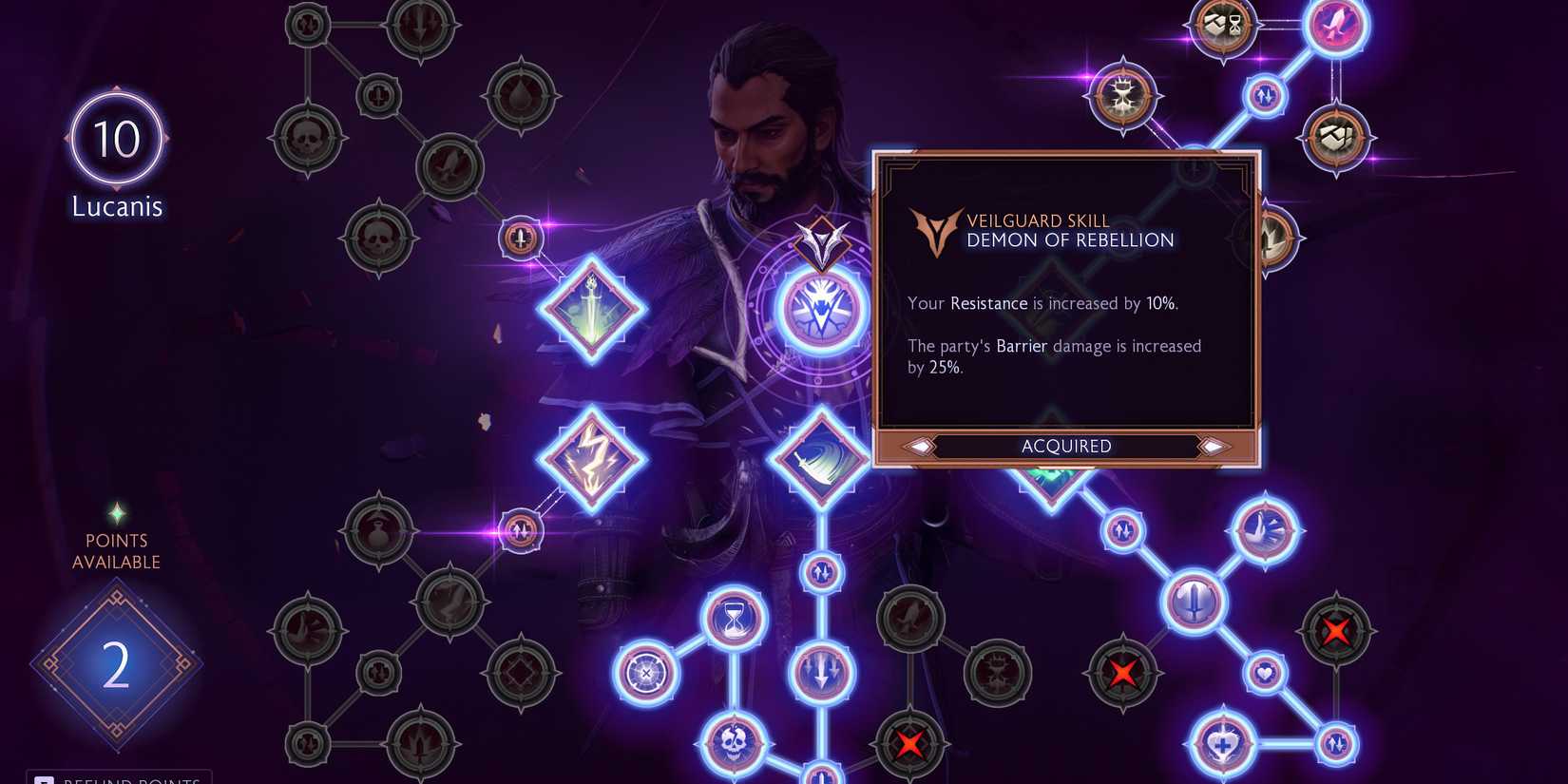Select the glowing sword skill node
This screenshot has height=784, width=1568.
(x=590, y=306)
